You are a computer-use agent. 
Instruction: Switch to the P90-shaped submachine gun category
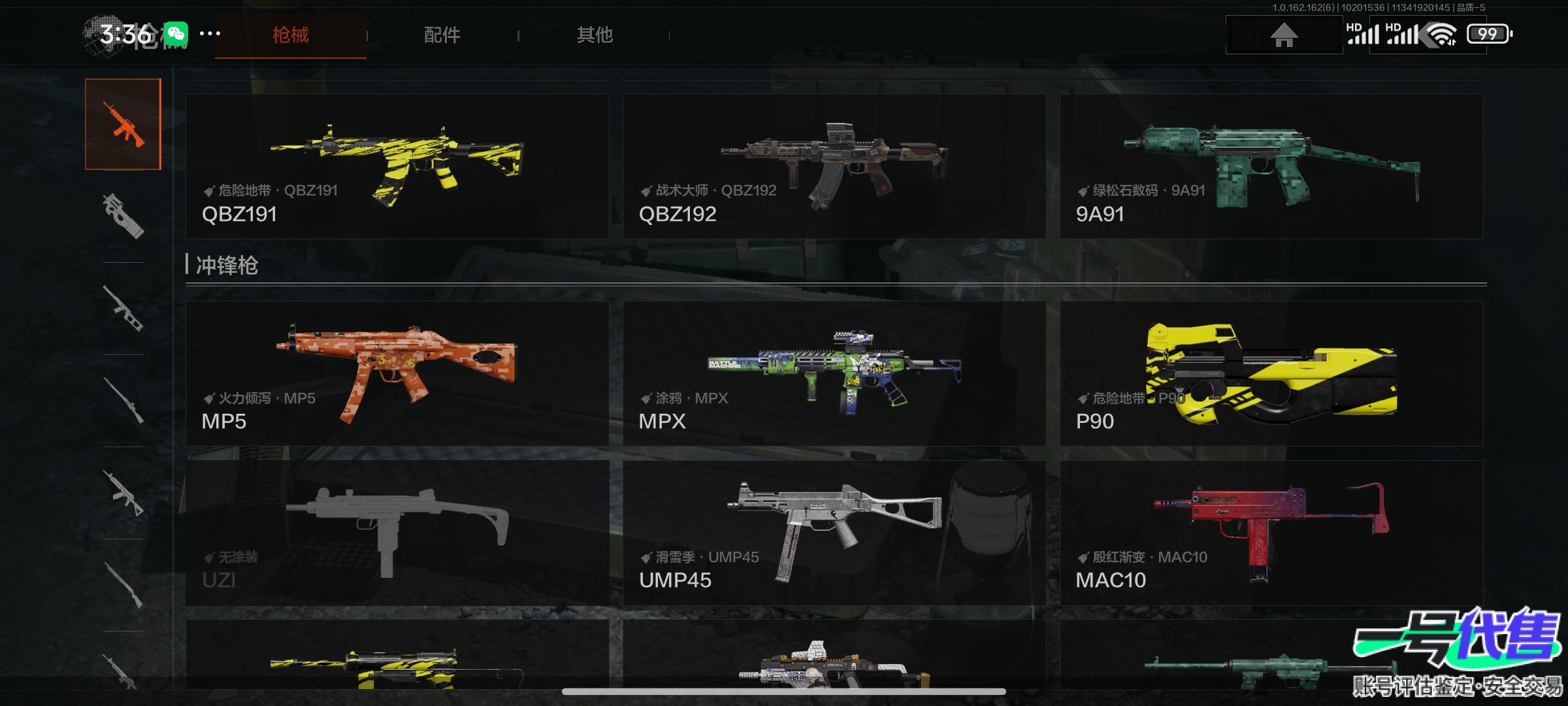tap(123, 216)
